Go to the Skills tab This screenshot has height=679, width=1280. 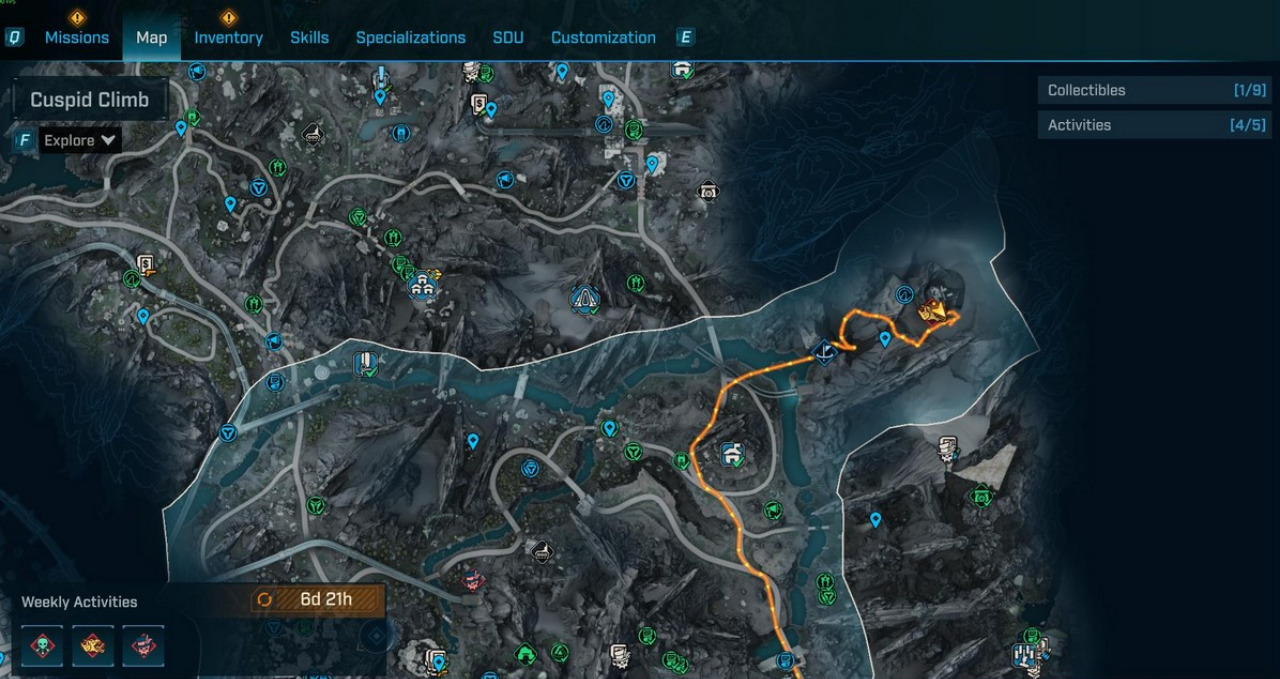tap(309, 38)
